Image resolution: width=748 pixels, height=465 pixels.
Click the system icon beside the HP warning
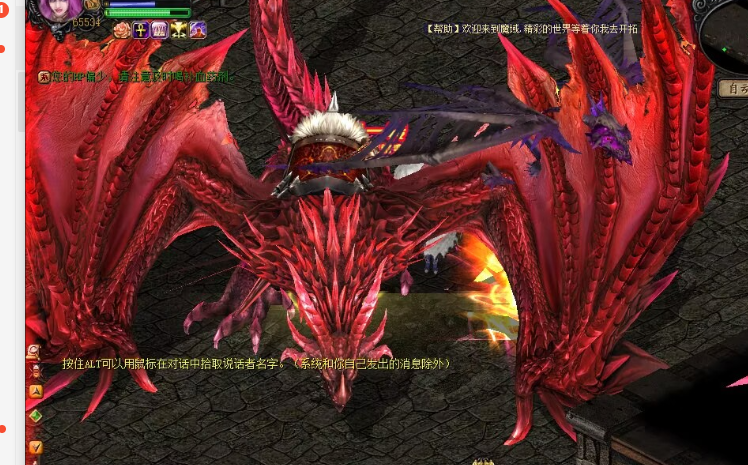tap(44, 76)
